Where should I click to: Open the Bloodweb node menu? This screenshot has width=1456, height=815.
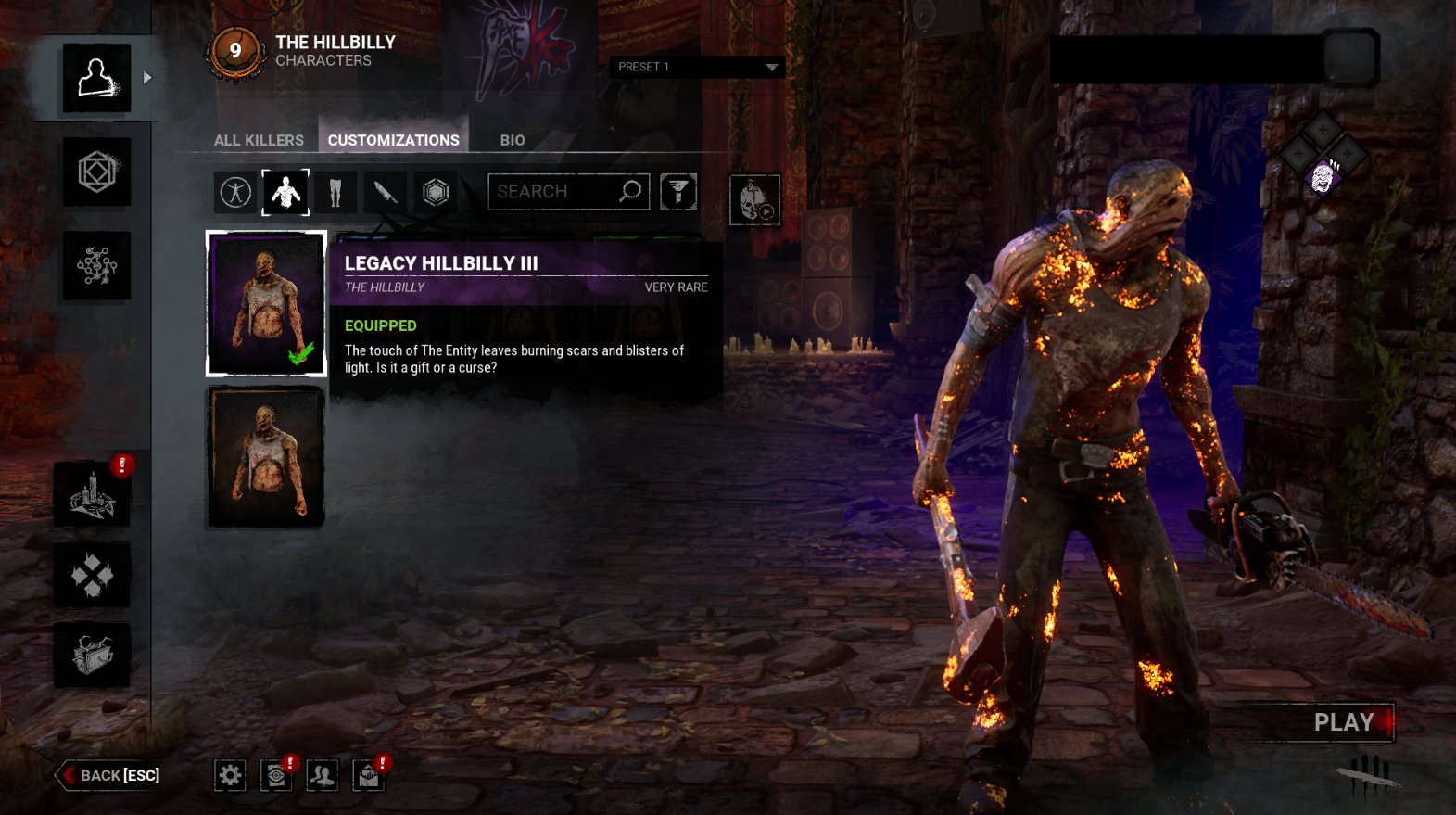(97, 266)
